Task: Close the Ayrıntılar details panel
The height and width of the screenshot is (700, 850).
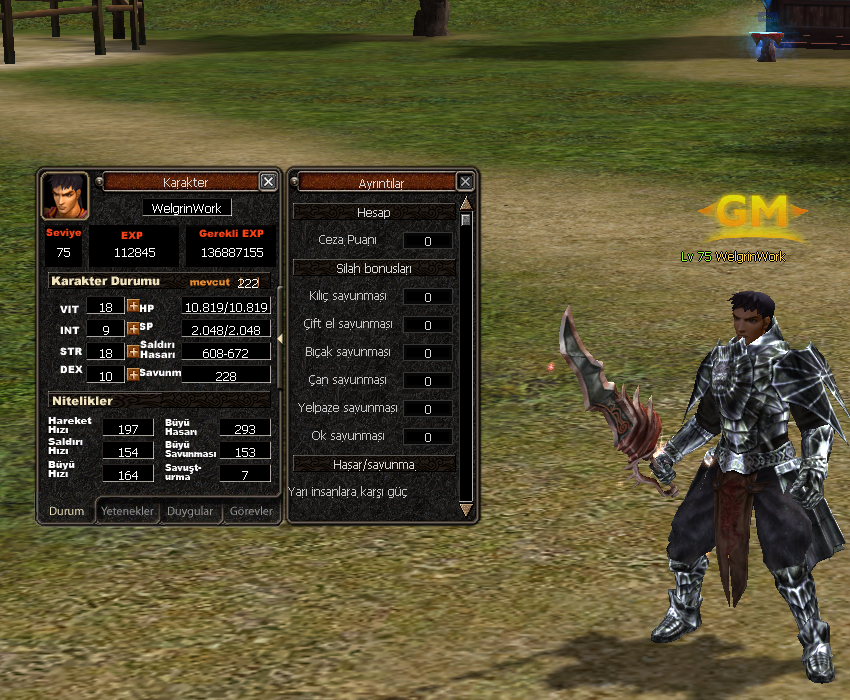Action: point(465,181)
